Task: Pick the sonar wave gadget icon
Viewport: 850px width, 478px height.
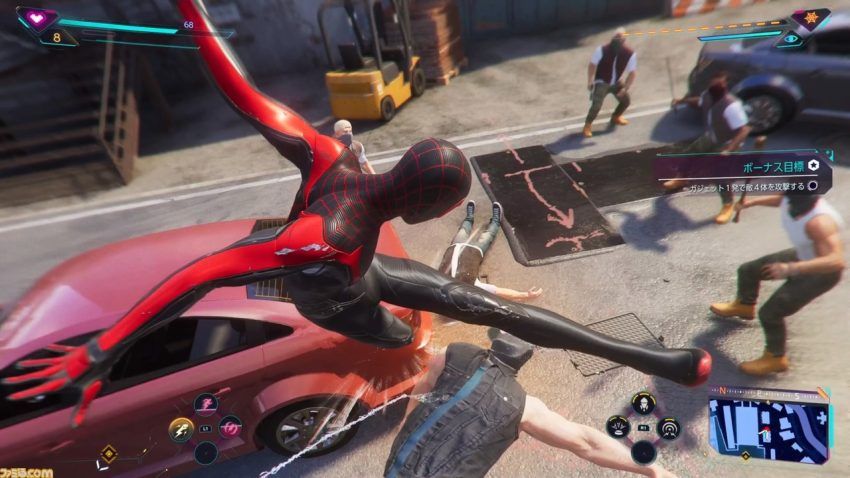Action: [x=668, y=427]
